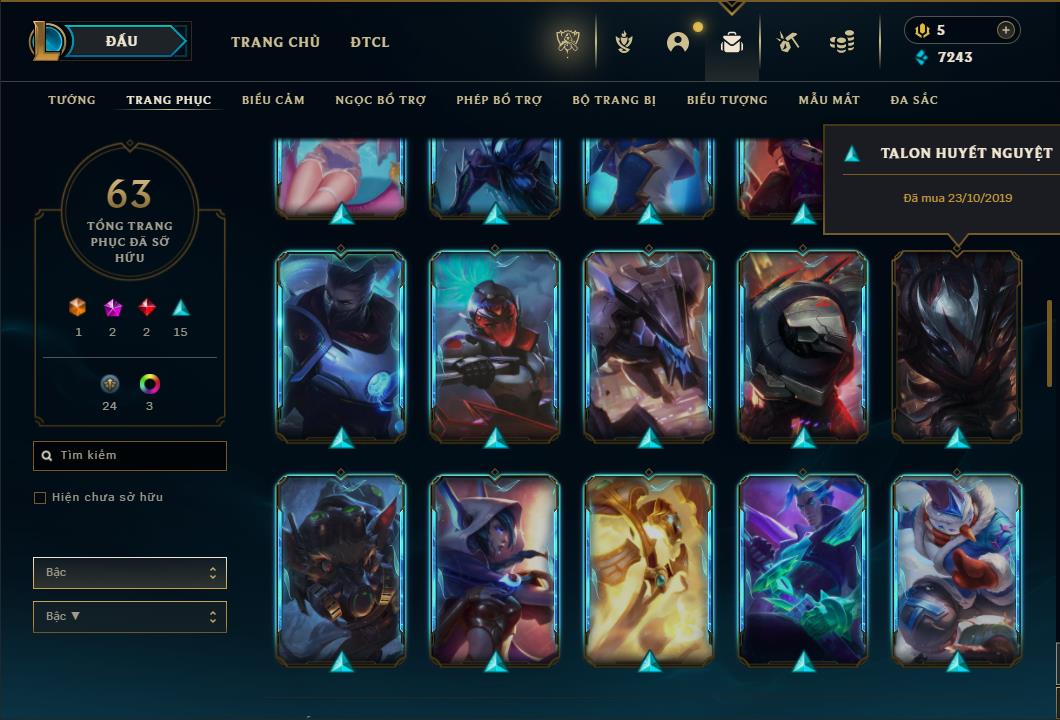Open the crafting hammer icon

[x=788, y=43]
